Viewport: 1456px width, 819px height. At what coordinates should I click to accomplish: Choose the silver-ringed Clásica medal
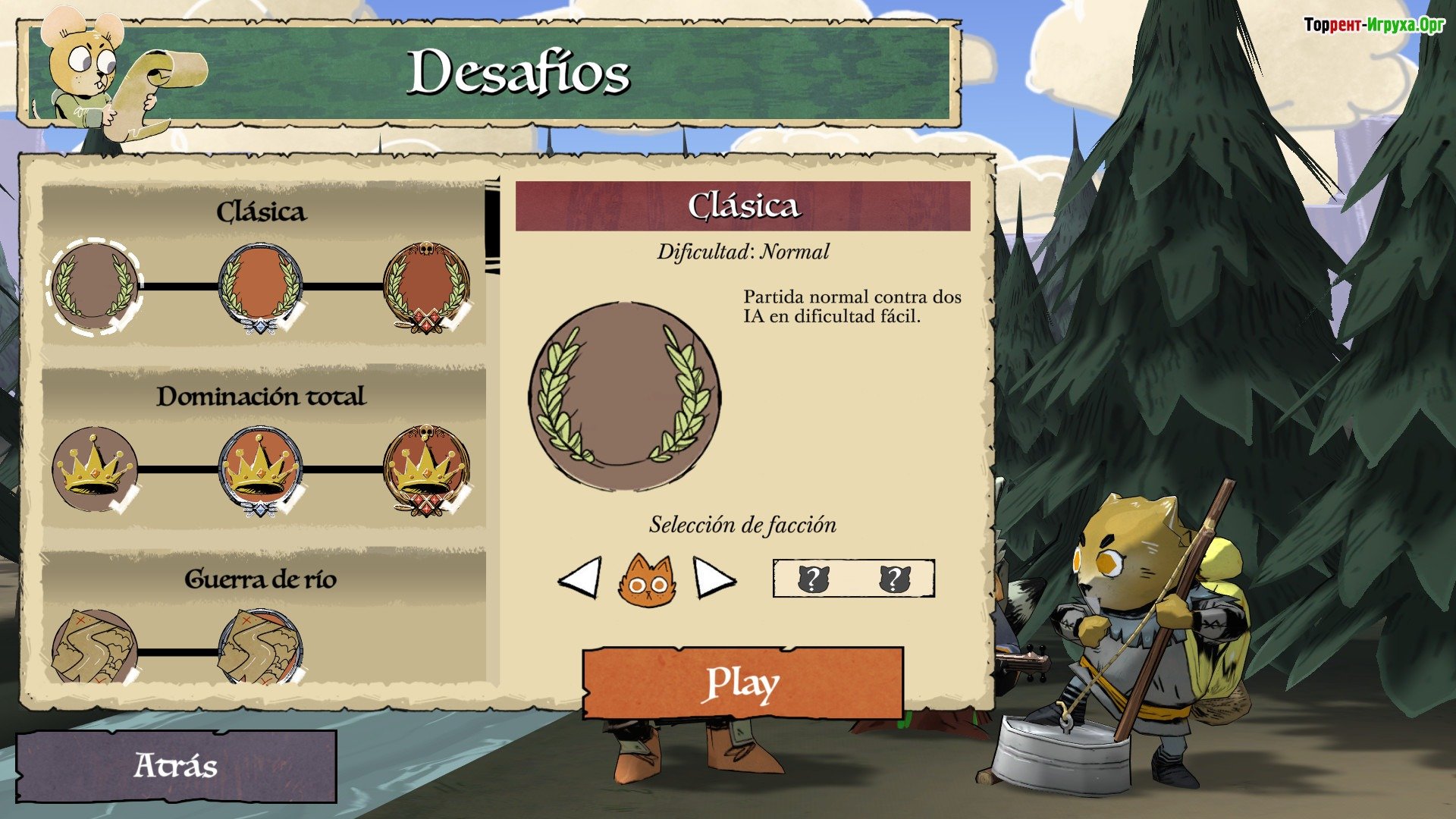click(260, 287)
